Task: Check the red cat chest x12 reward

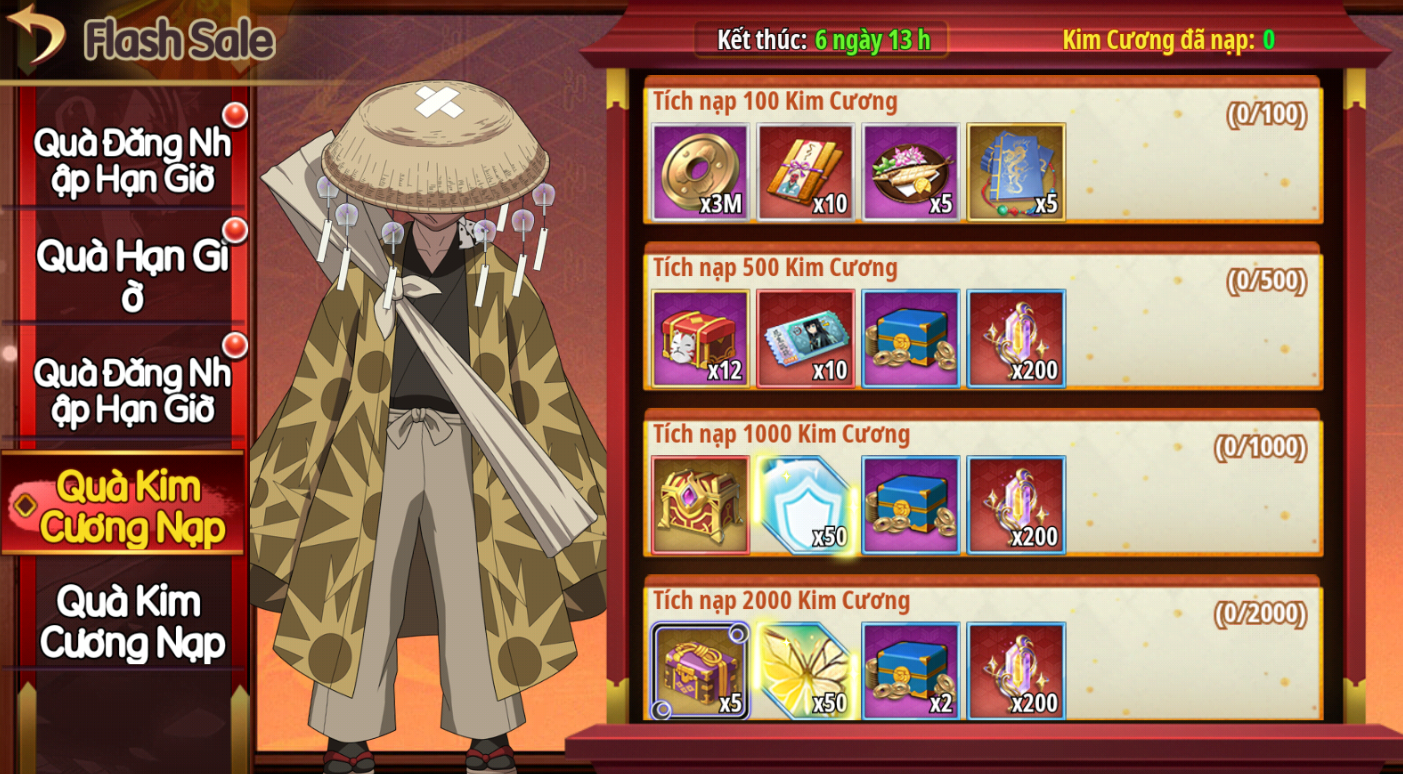Action: coord(700,338)
